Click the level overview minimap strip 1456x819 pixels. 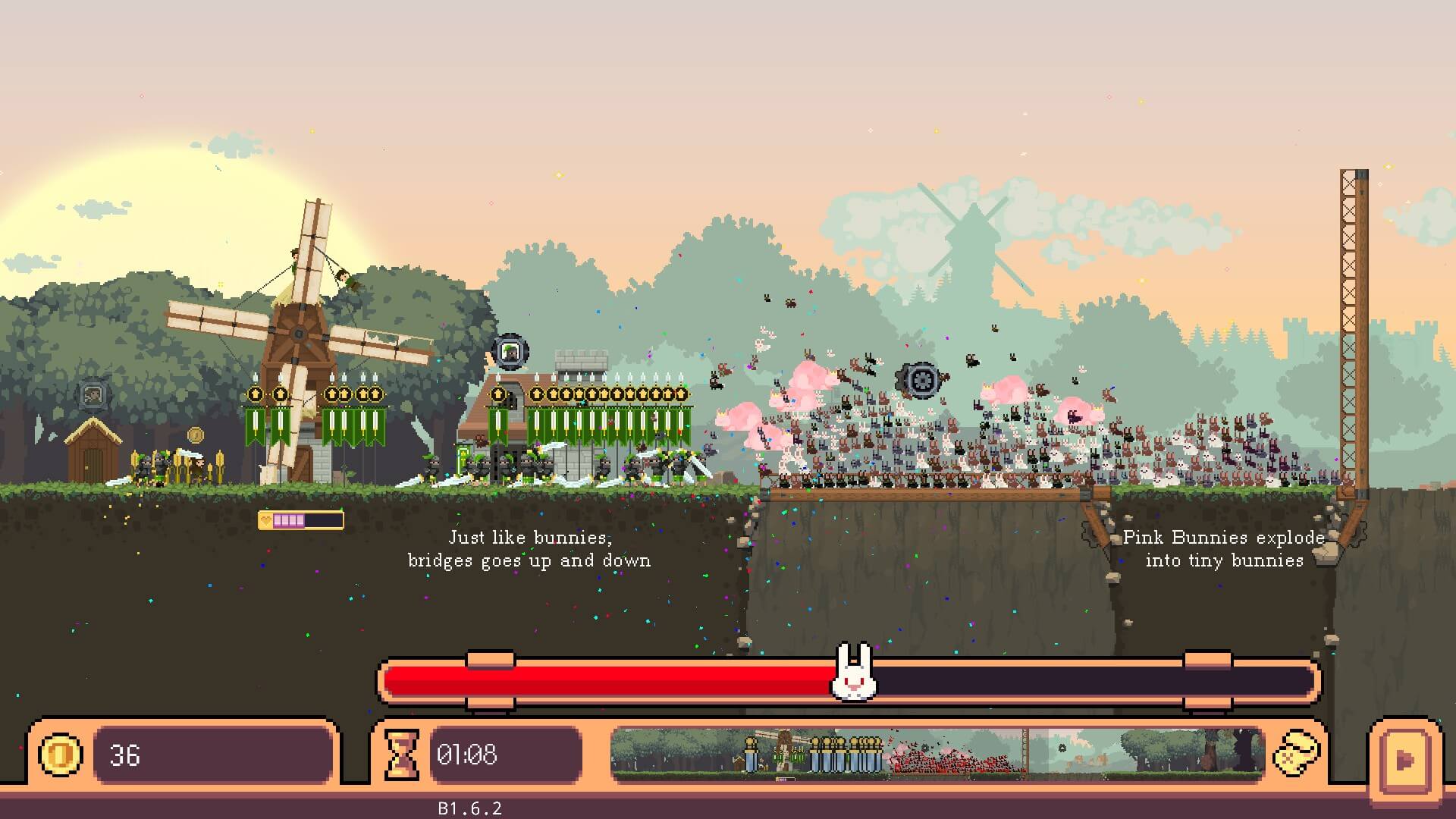coord(937,753)
